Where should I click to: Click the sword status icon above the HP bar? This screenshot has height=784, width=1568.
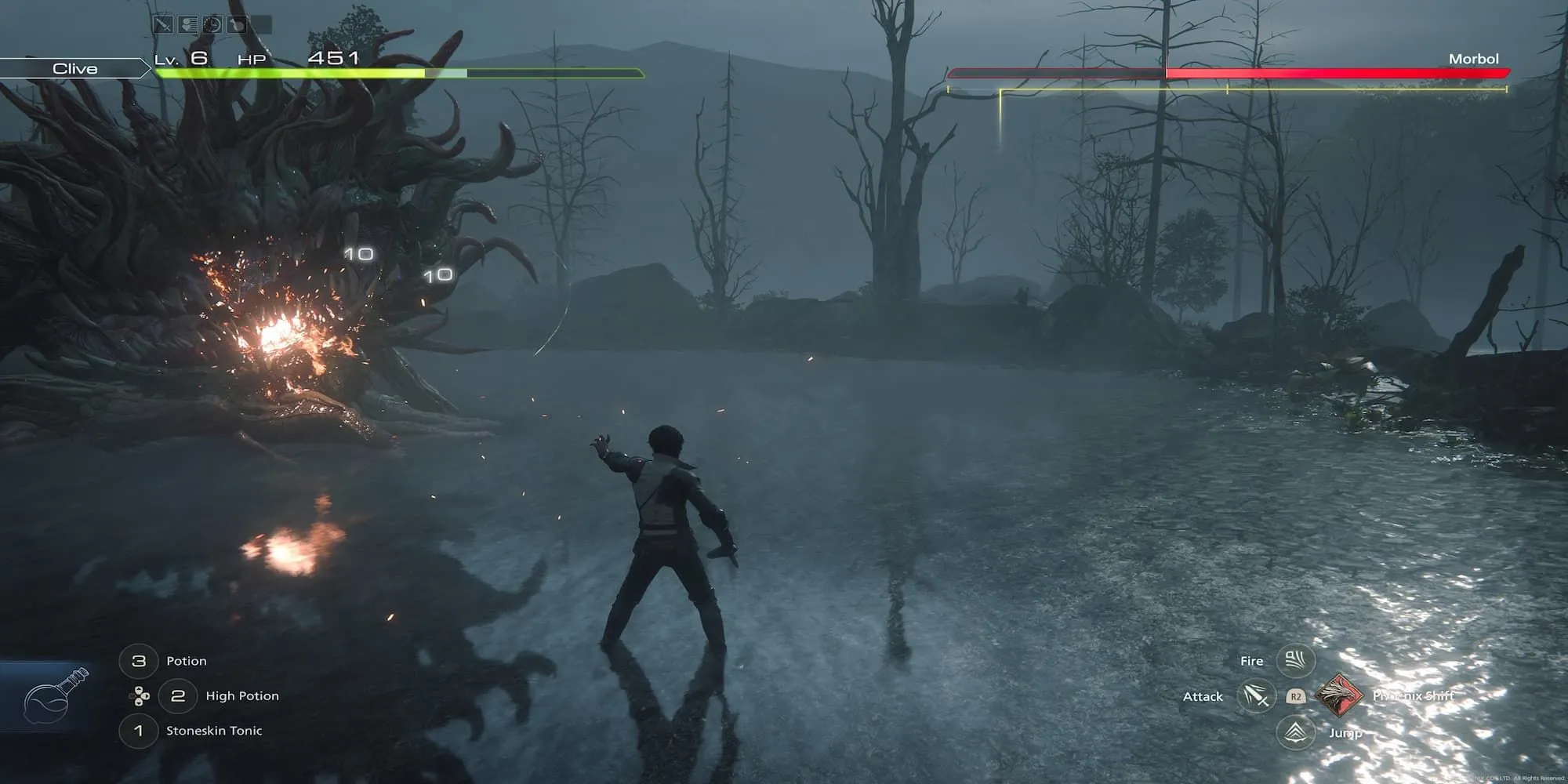click(x=162, y=25)
